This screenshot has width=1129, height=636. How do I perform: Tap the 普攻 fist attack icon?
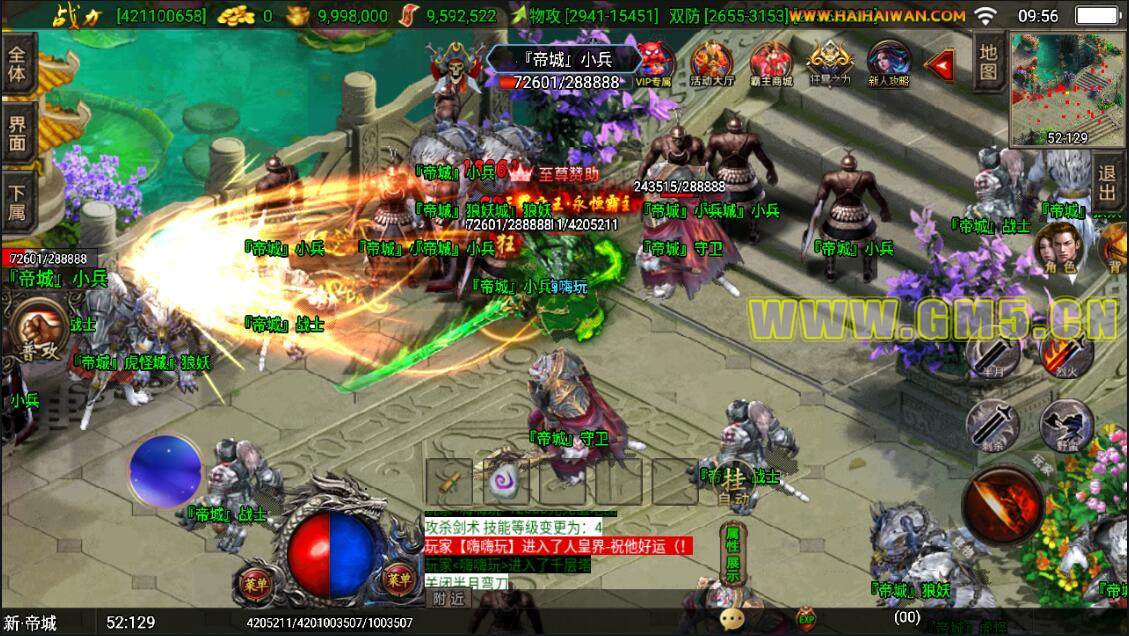(40, 332)
